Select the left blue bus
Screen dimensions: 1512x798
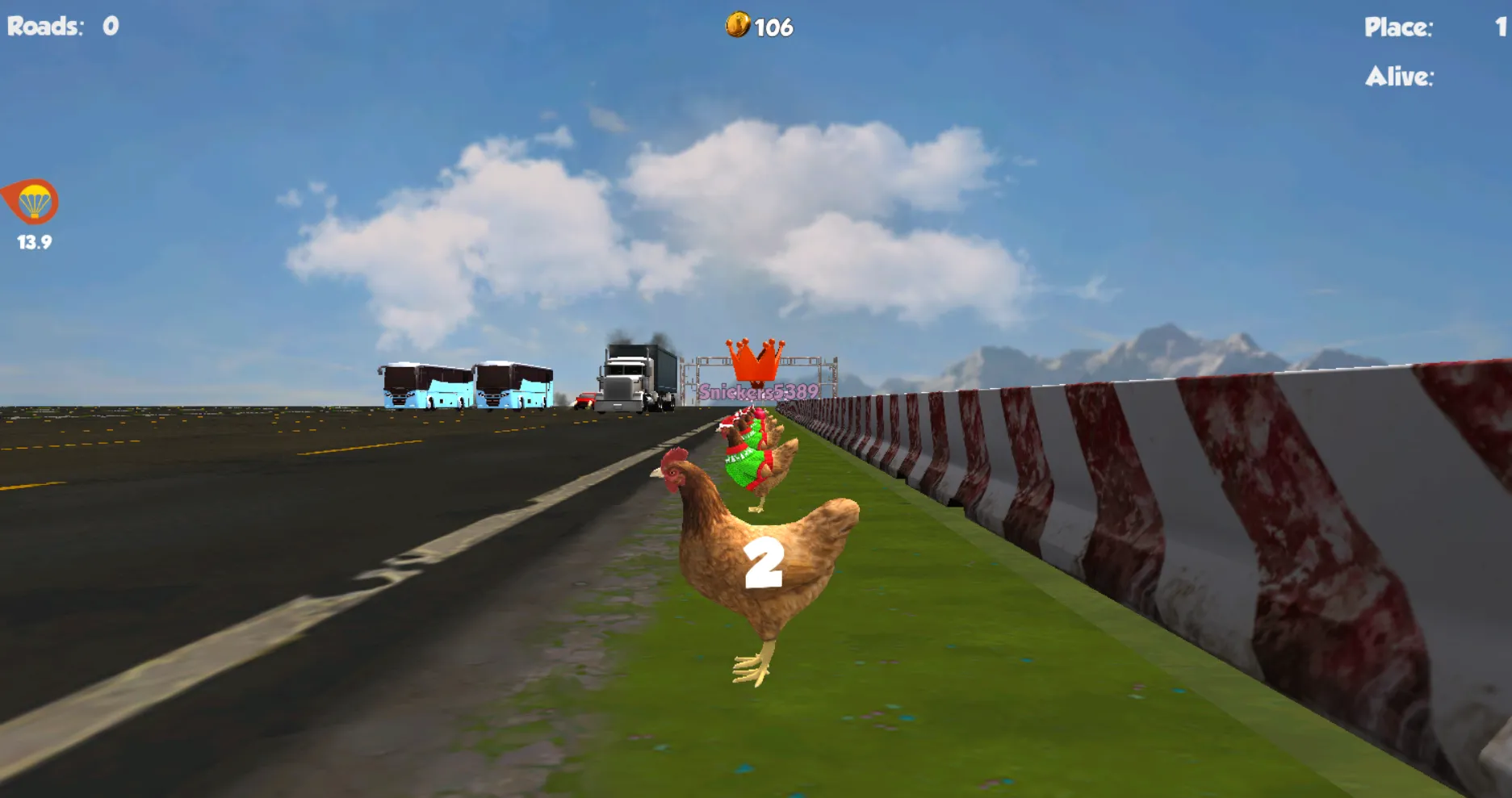coord(420,387)
